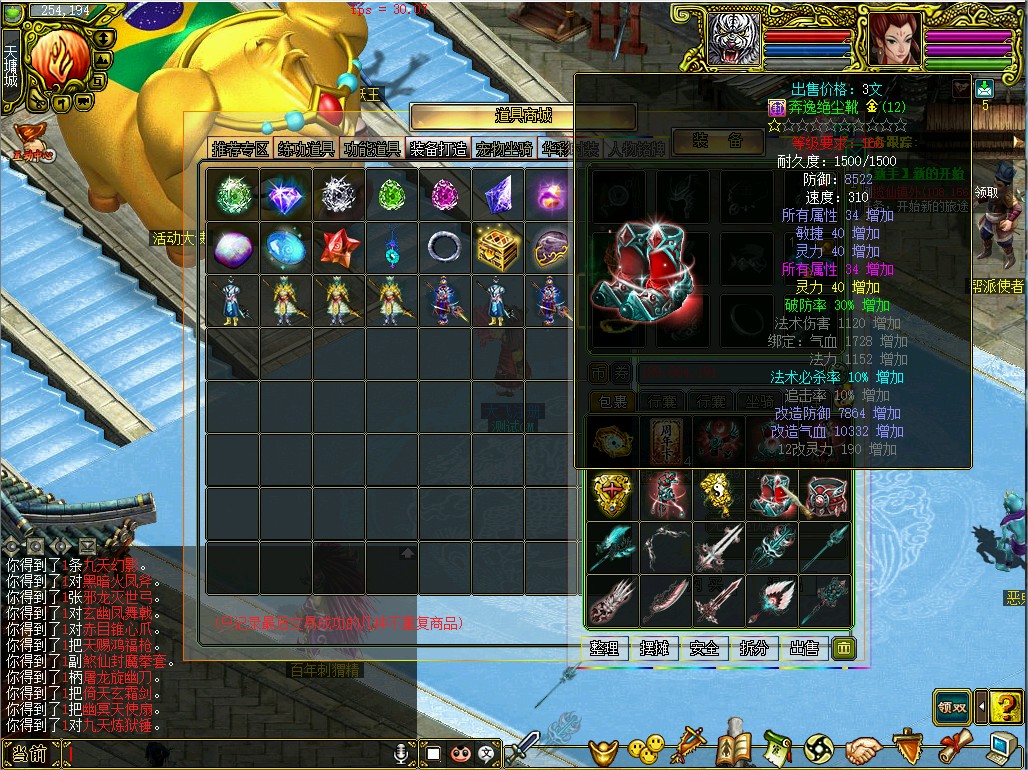Viewport: 1028px width, 770px height.
Task: Open help with the question mark icon
Action: click(x=1006, y=706)
